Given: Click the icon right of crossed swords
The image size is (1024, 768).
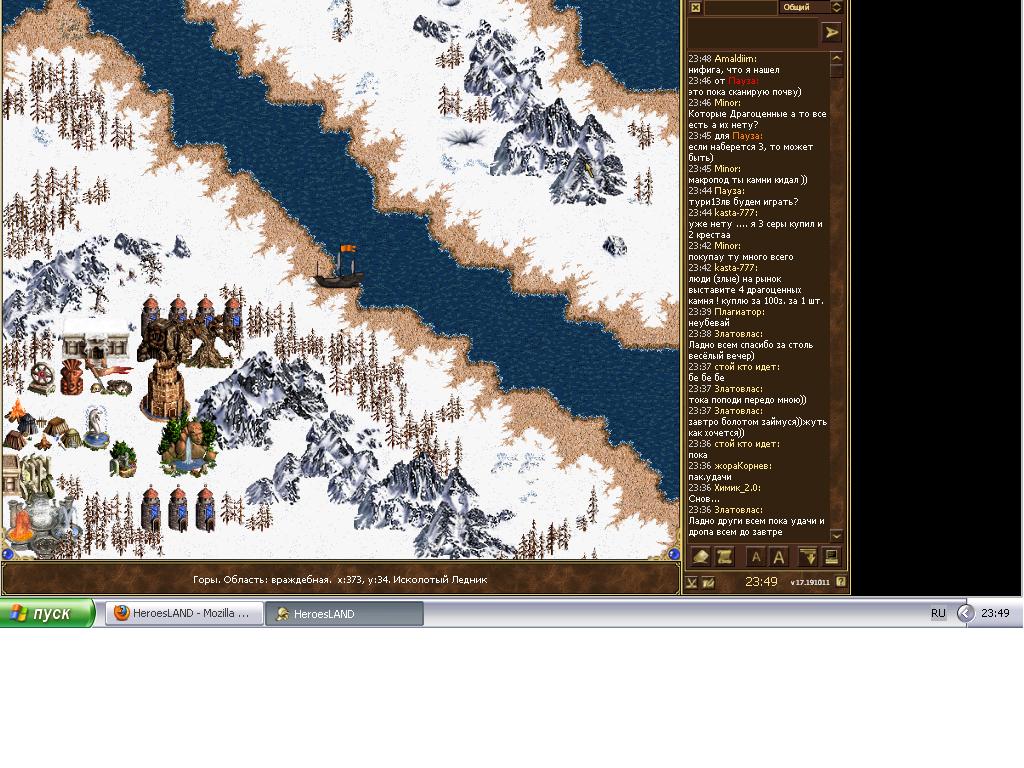Looking at the screenshot, I should pos(708,581).
